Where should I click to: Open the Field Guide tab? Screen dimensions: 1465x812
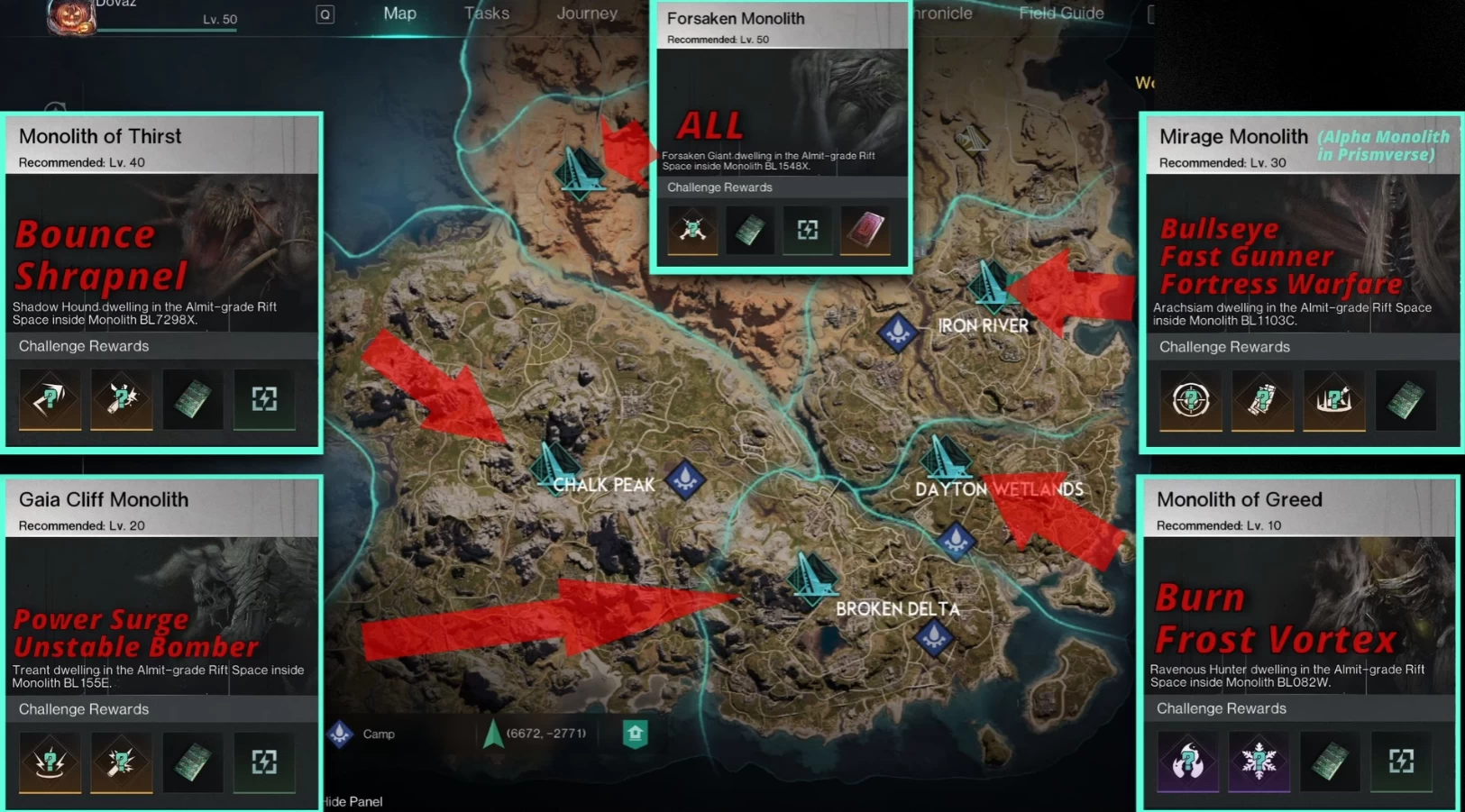(1061, 14)
